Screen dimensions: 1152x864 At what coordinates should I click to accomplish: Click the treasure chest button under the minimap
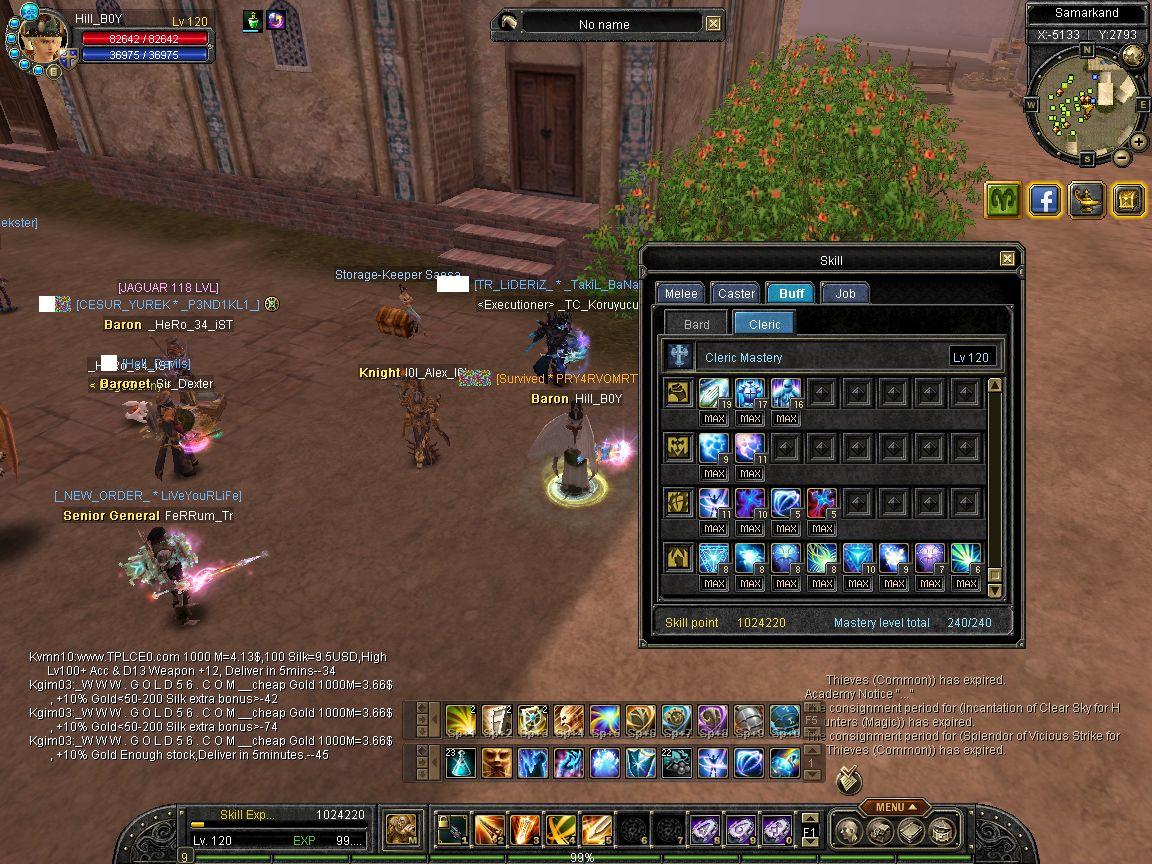tap(1128, 200)
